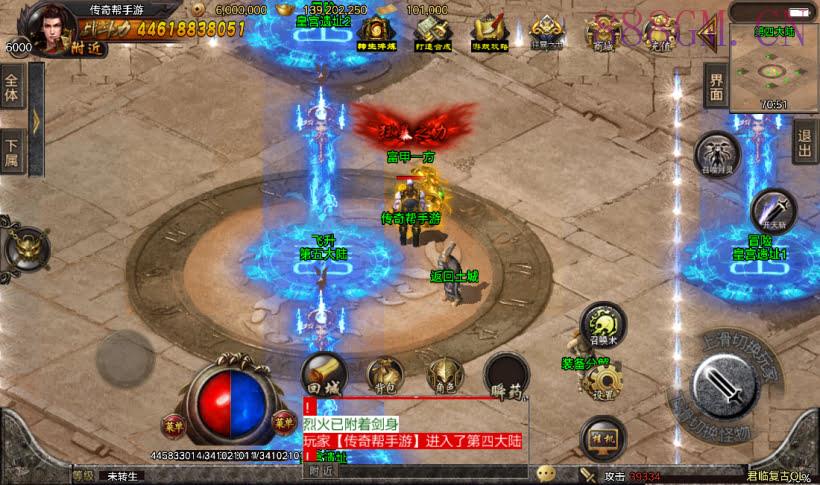Toggle the 界面 interface button
The height and width of the screenshot is (485, 820).
point(716,87)
